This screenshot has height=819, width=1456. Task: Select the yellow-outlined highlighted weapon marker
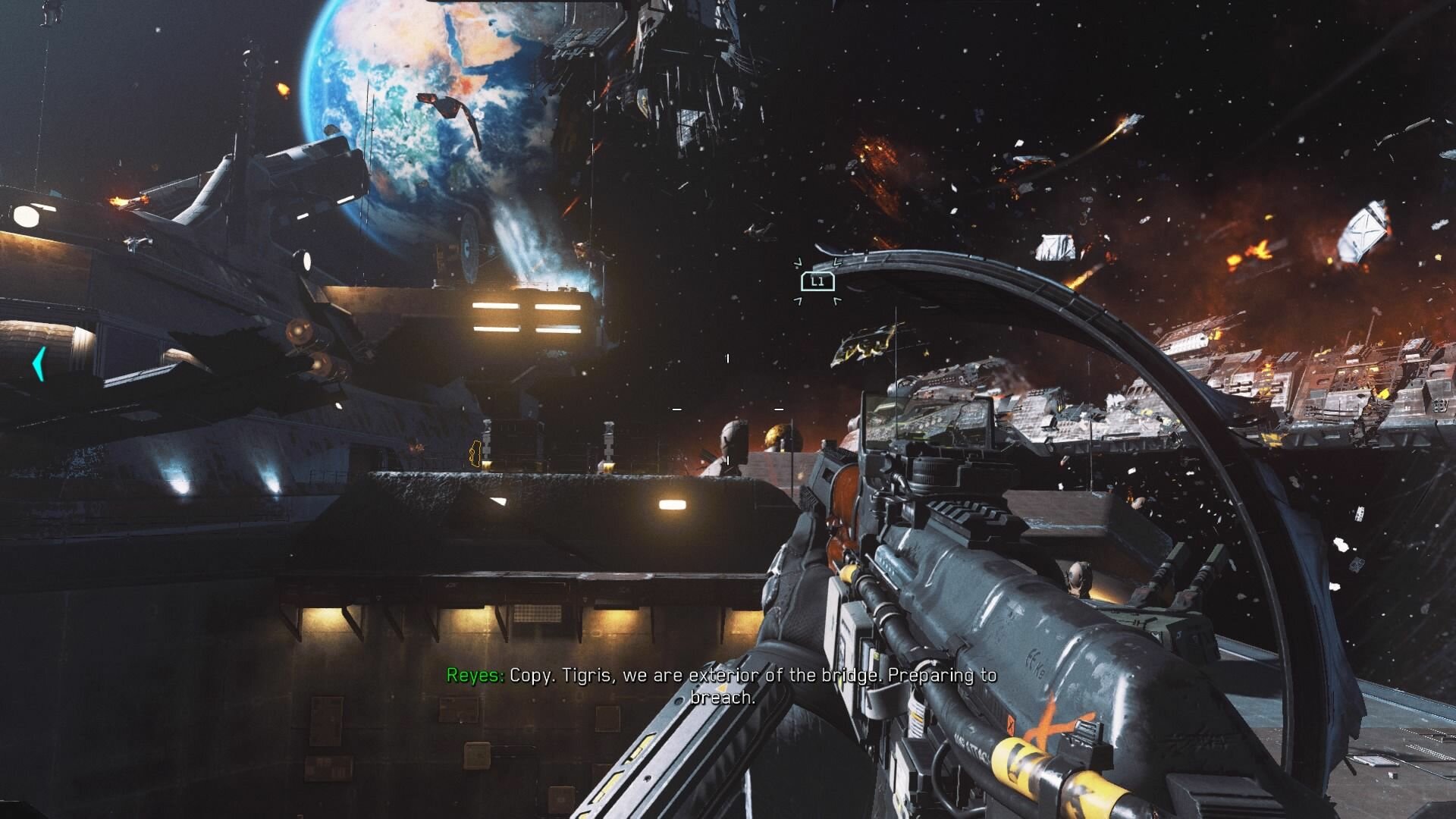[475, 453]
